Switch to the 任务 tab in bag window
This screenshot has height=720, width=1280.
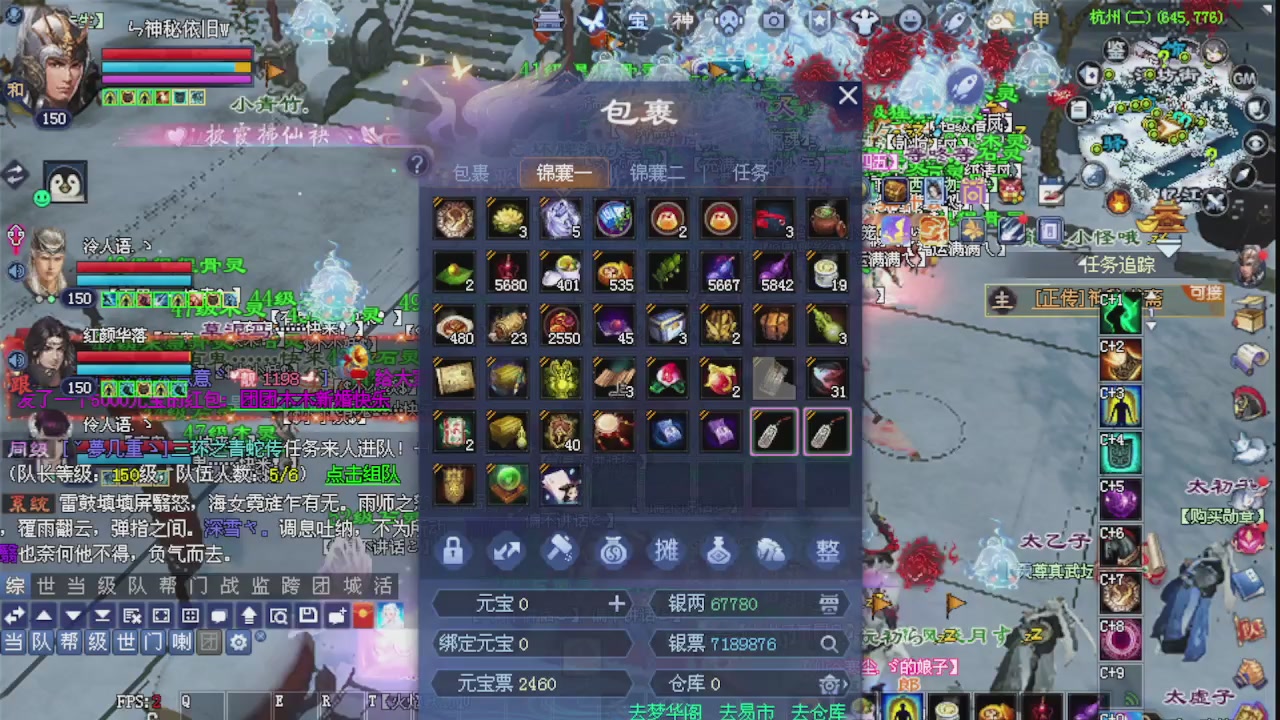pos(750,172)
